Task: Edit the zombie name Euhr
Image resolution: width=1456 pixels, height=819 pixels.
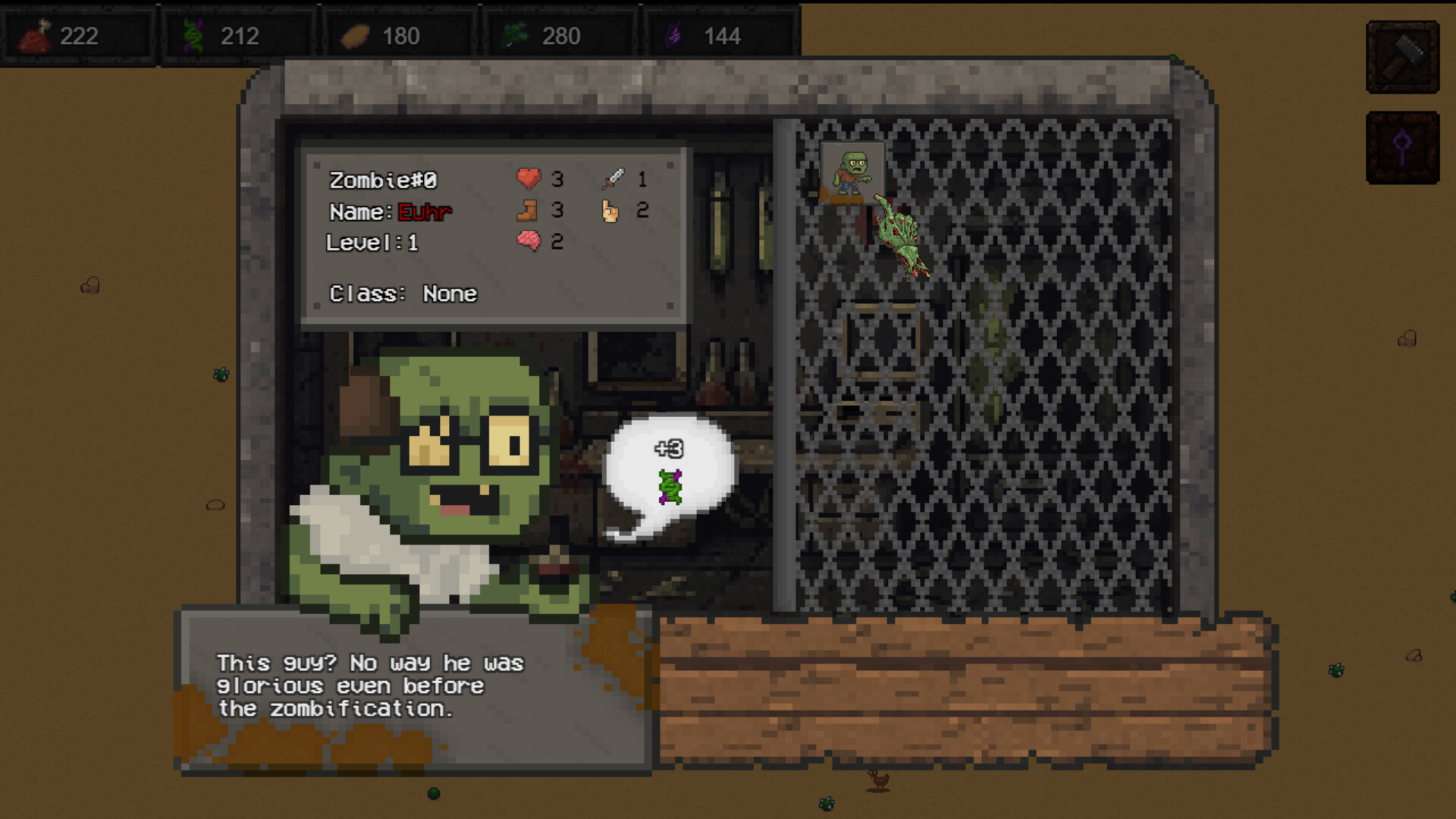Action: click(x=425, y=212)
